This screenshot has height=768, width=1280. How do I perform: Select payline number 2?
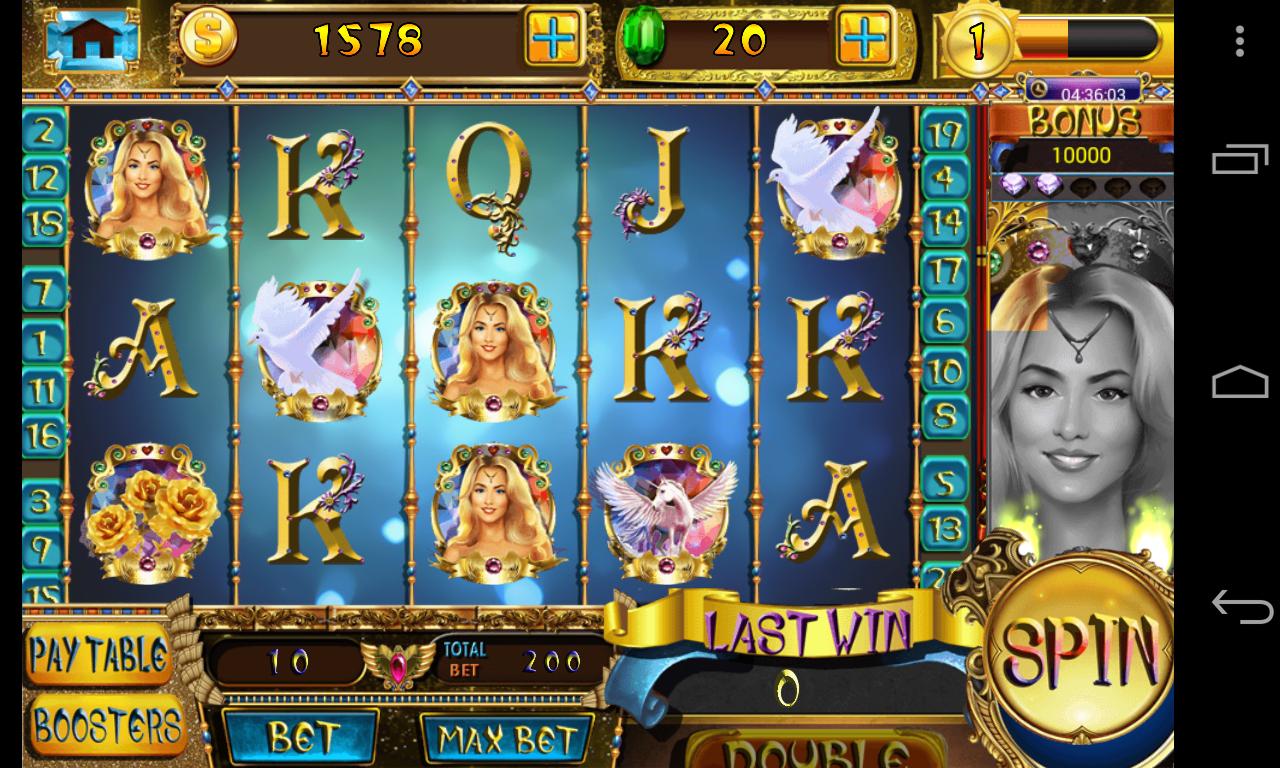pyautogui.click(x=44, y=130)
